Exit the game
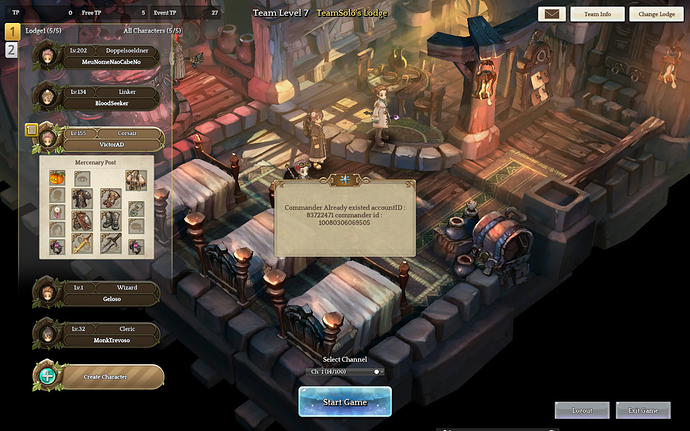This screenshot has width=690, height=431. (642, 410)
